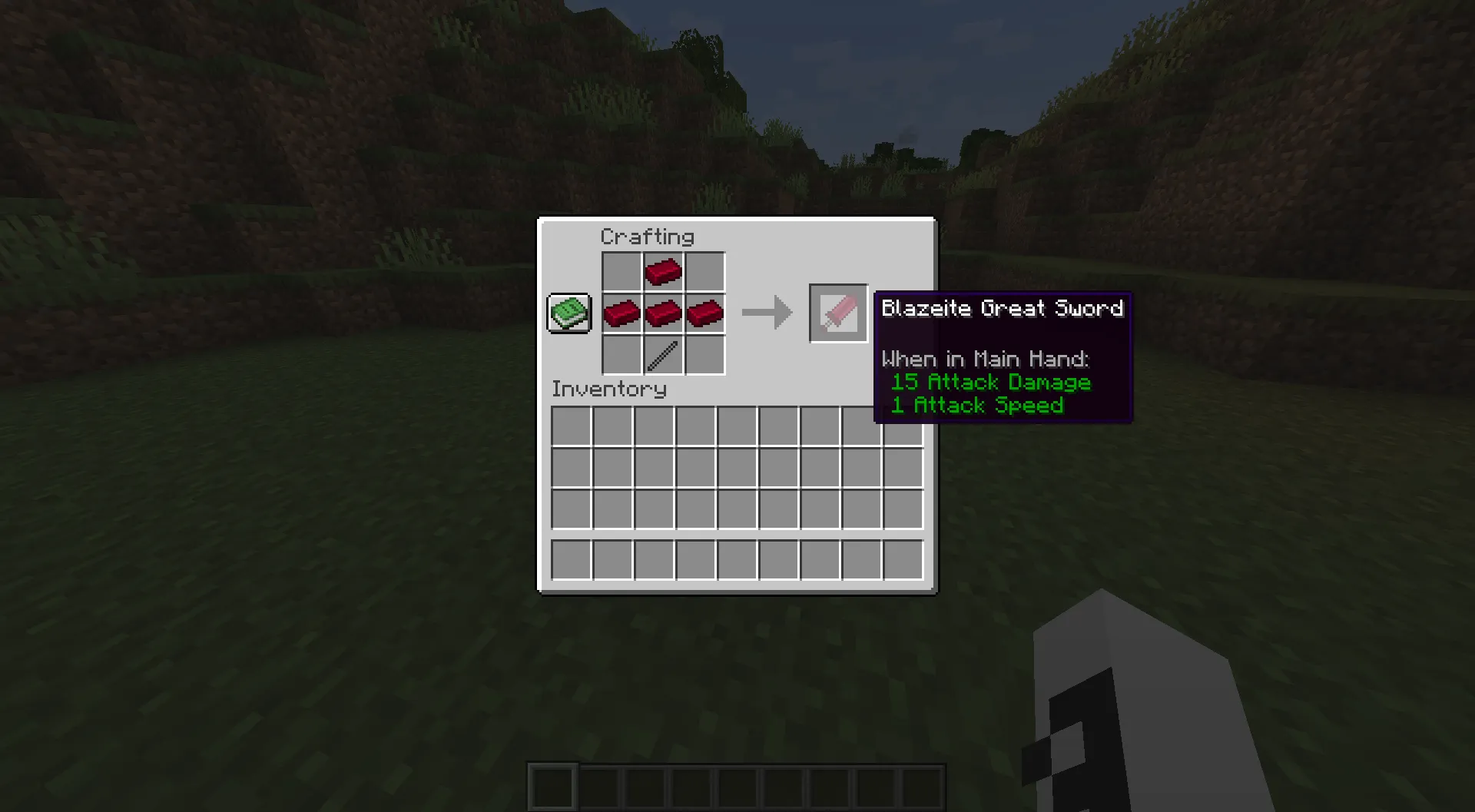This screenshot has width=1475, height=812.
Task: Click the Crafting title label
Action: coord(648,237)
